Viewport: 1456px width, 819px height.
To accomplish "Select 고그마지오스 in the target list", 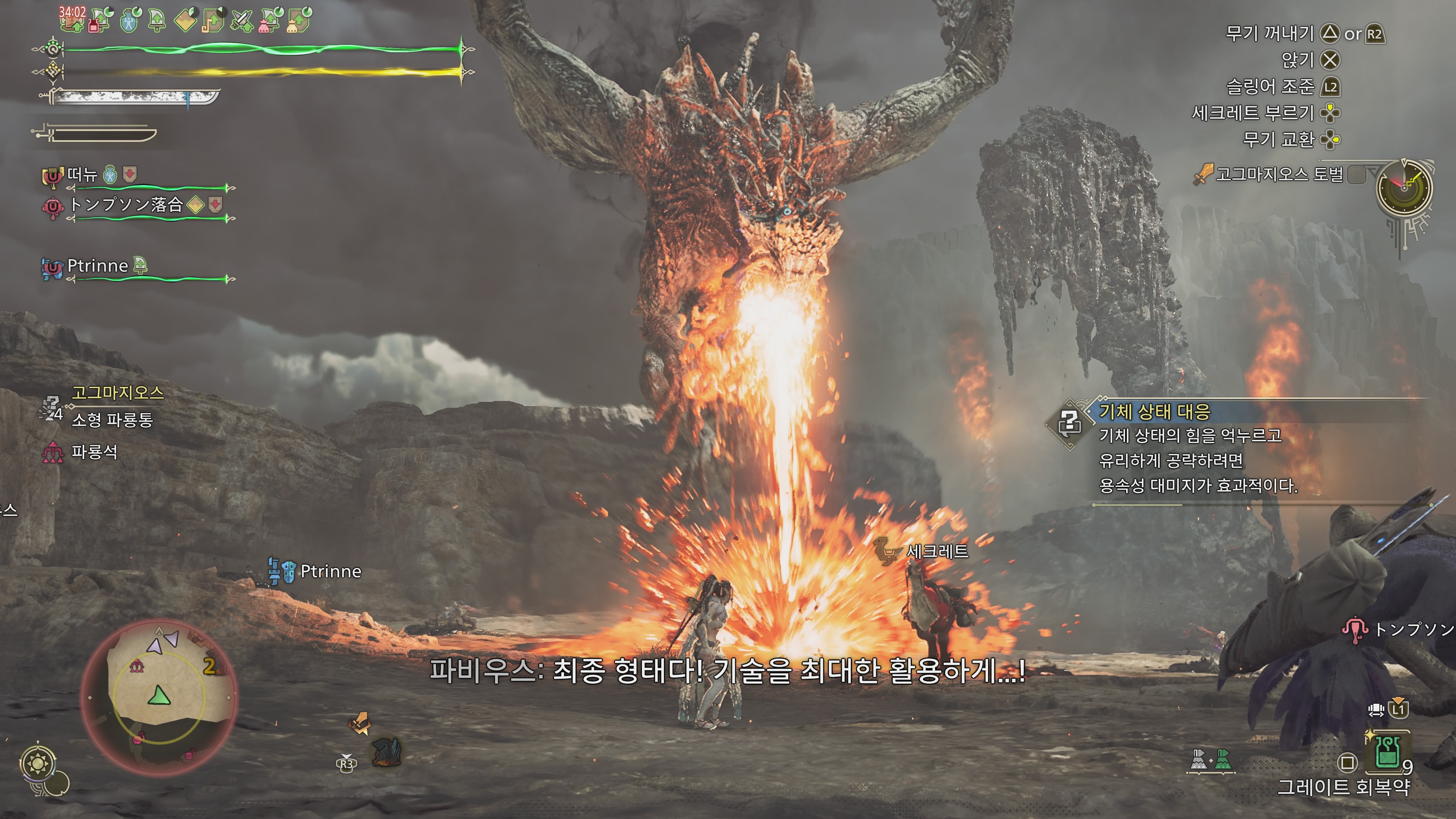I will click(118, 392).
